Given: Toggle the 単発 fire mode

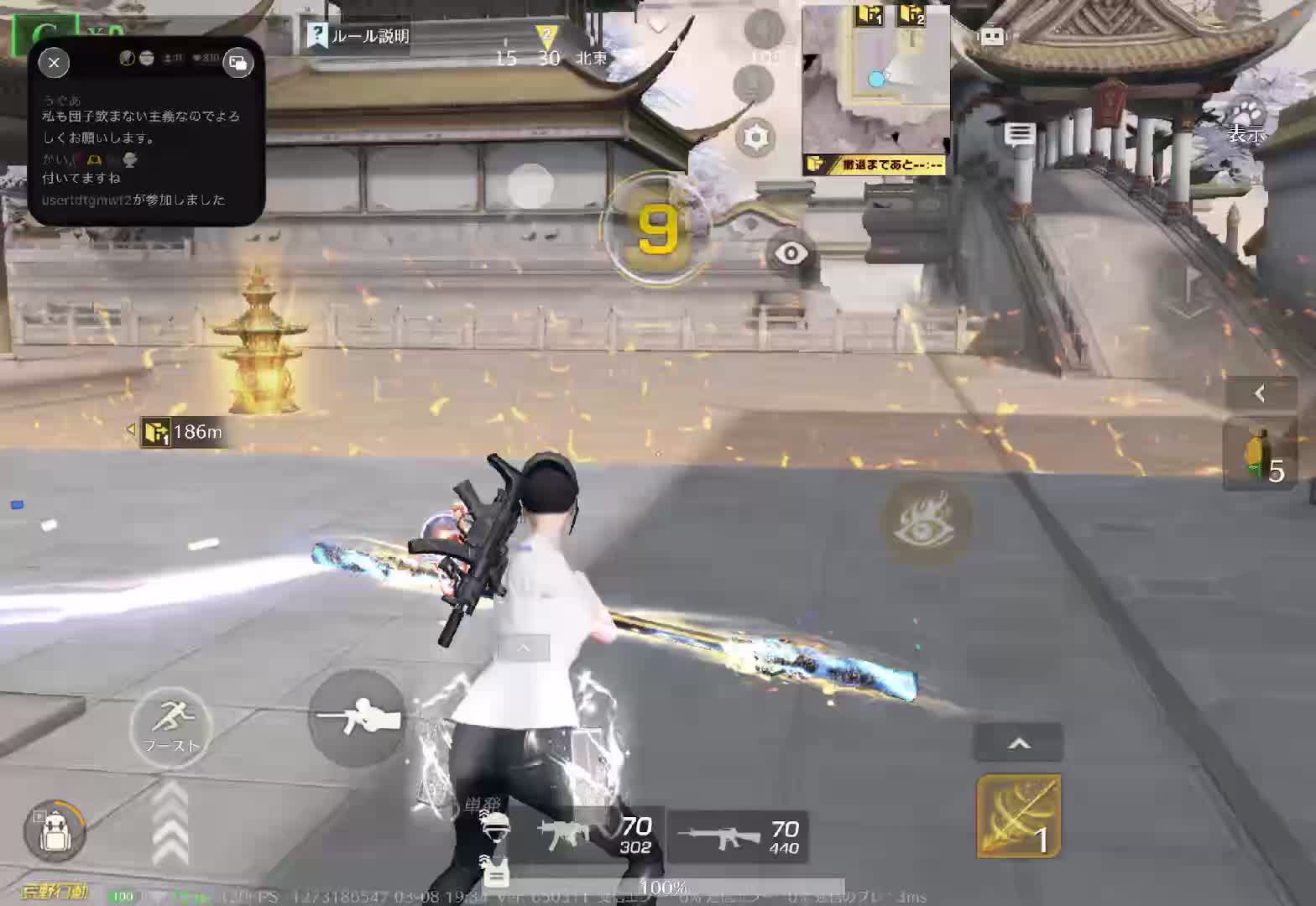Looking at the screenshot, I should click(x=482, y=806).
